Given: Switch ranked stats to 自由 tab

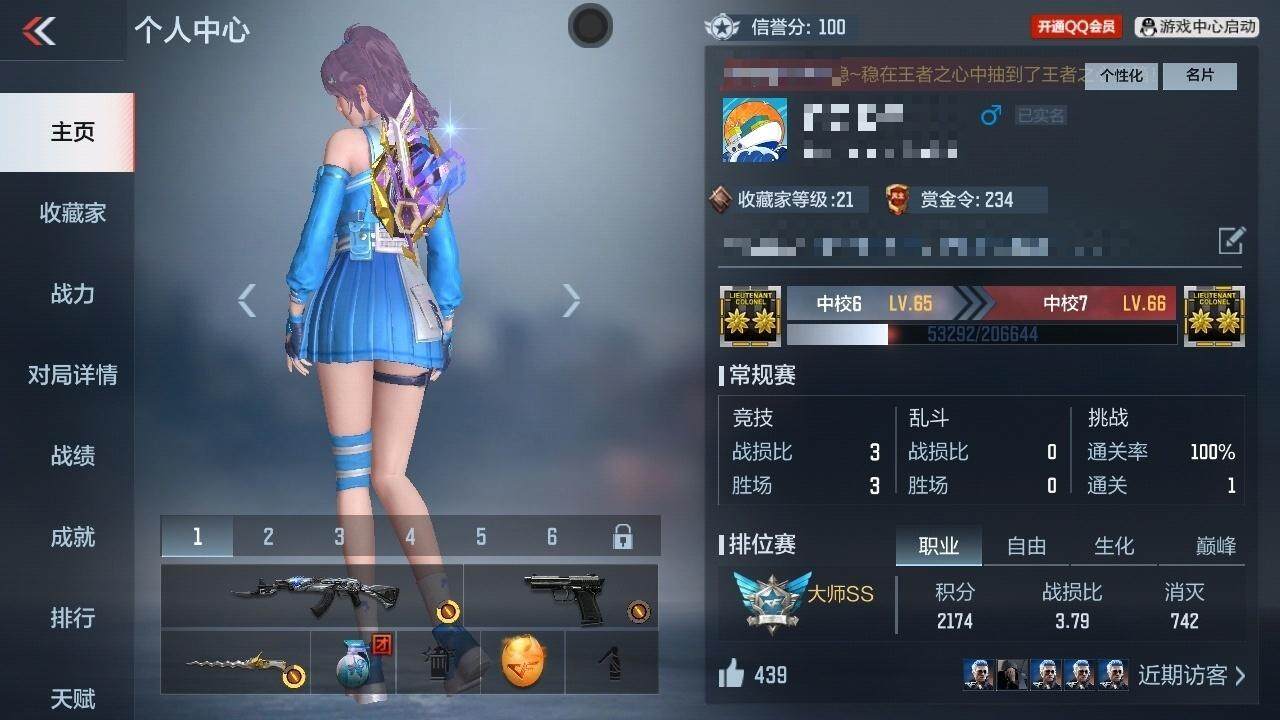Looking at the screenshot, I should click(x=1026, y=546).
